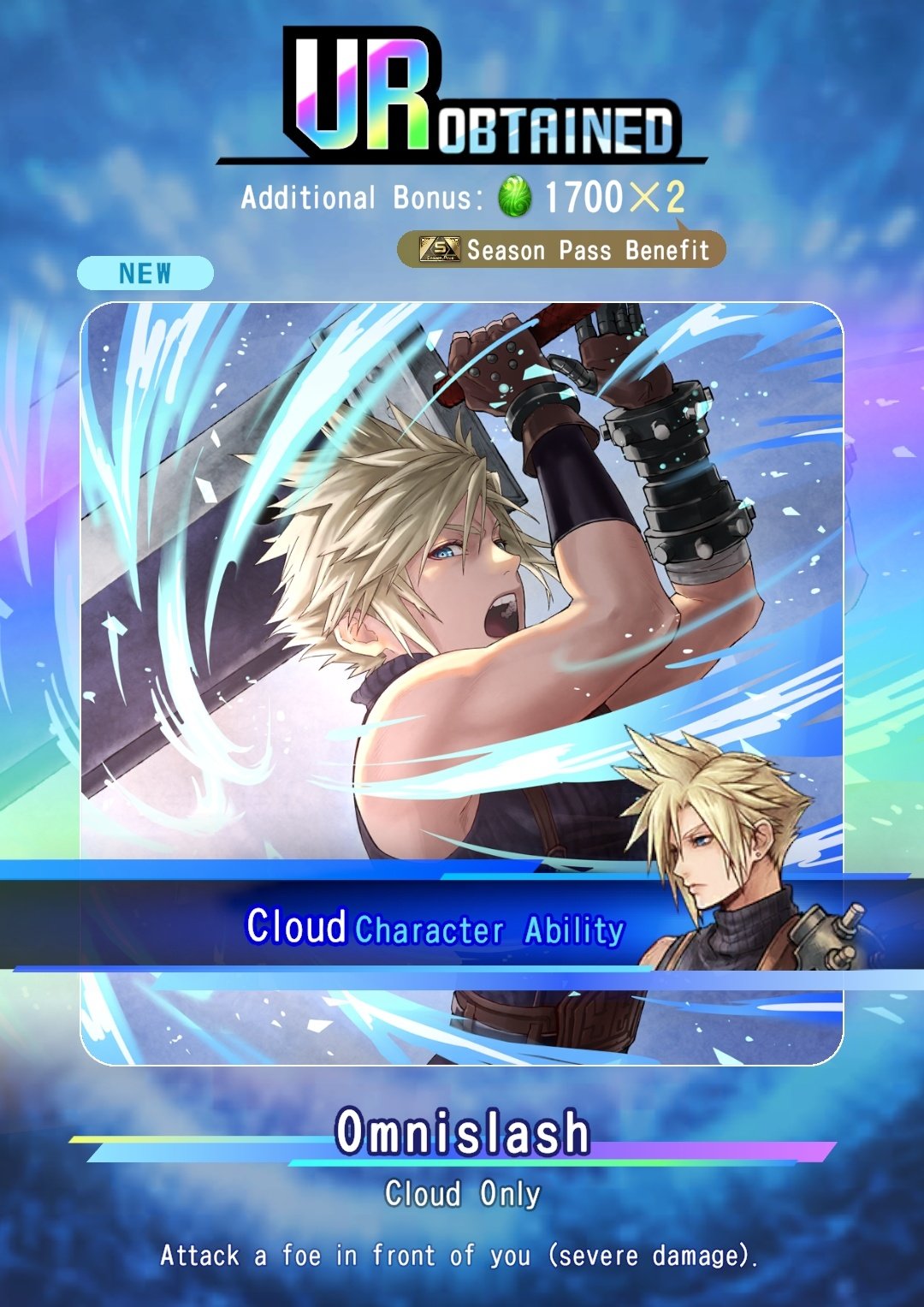This screenshot has width=924, height=1307.
Task: Select the Season Pass Benefit badge
Action: pos(561,250)
